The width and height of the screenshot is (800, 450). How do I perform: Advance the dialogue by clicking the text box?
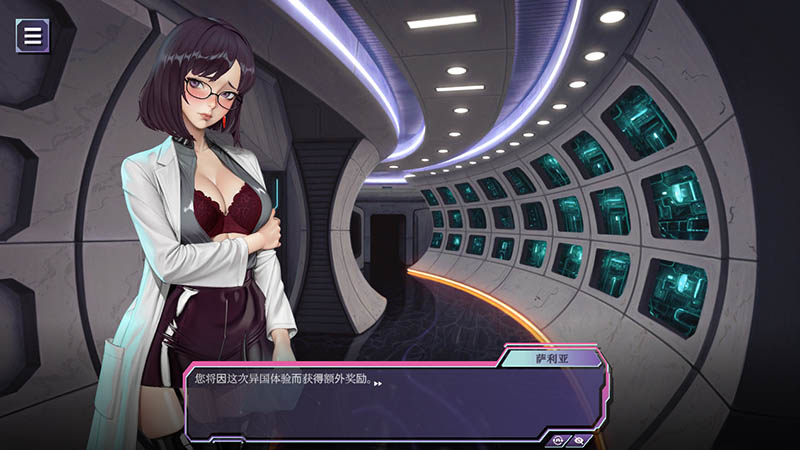tap(390, 400)
